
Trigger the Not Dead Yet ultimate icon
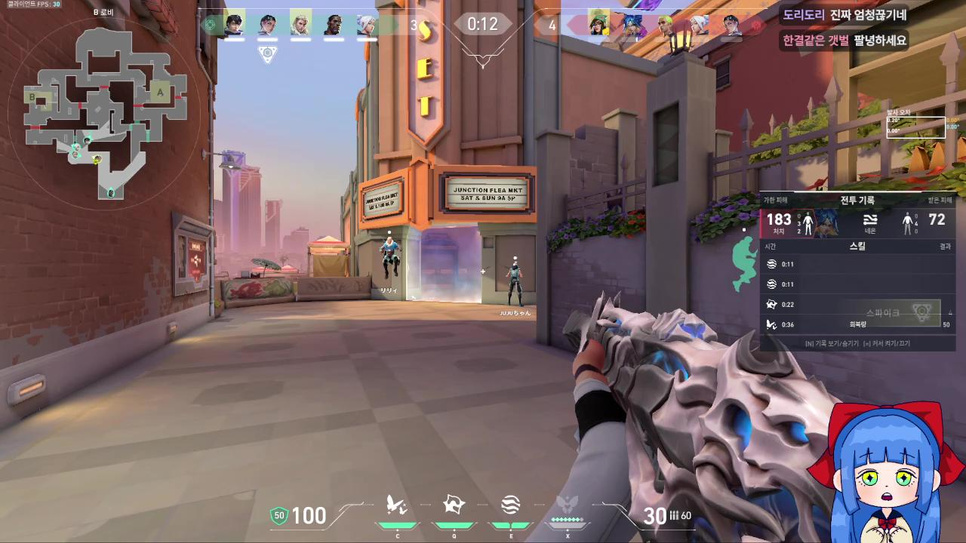point(567,508)
